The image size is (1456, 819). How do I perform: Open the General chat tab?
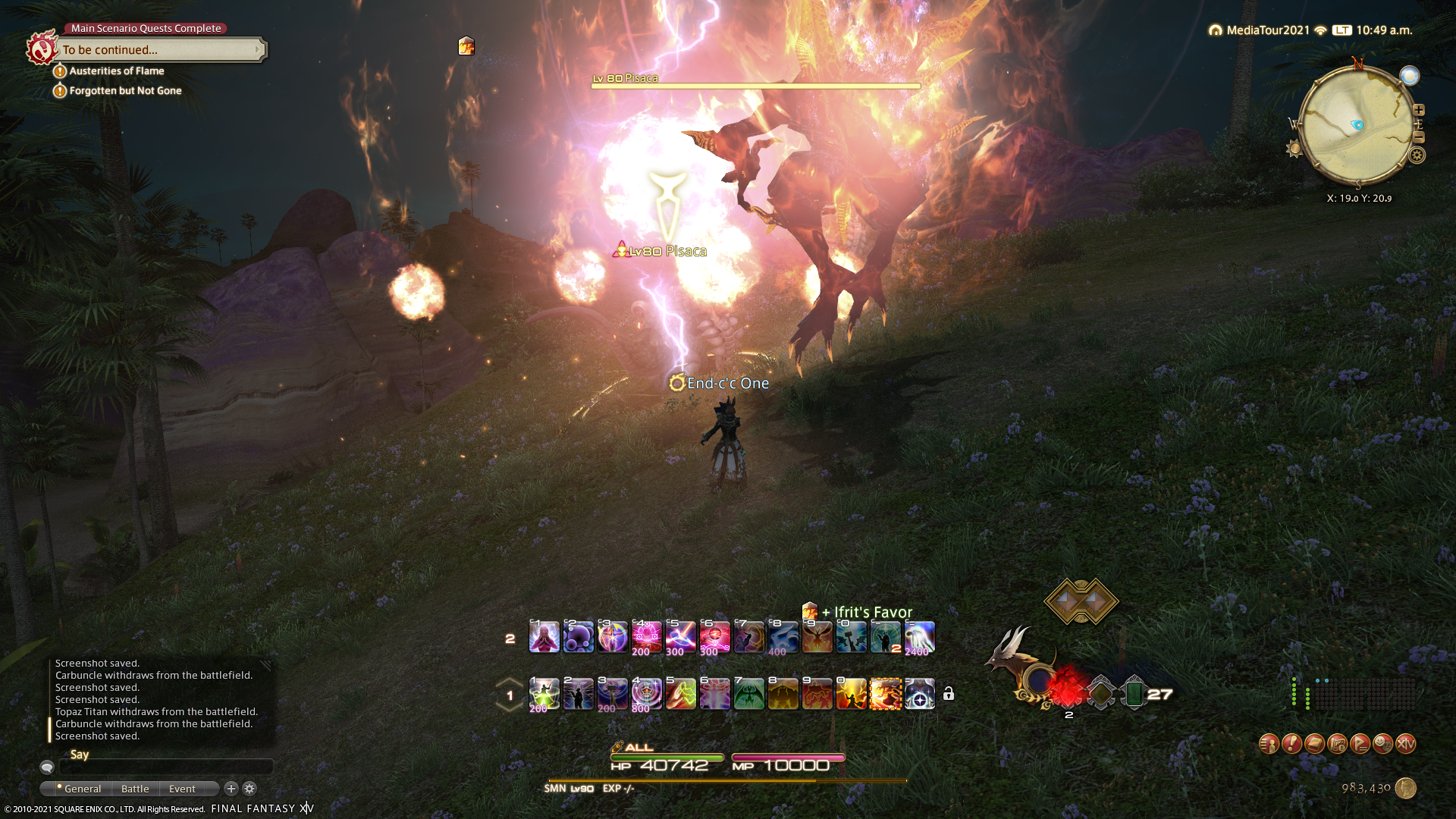click(x=82, y=789)
